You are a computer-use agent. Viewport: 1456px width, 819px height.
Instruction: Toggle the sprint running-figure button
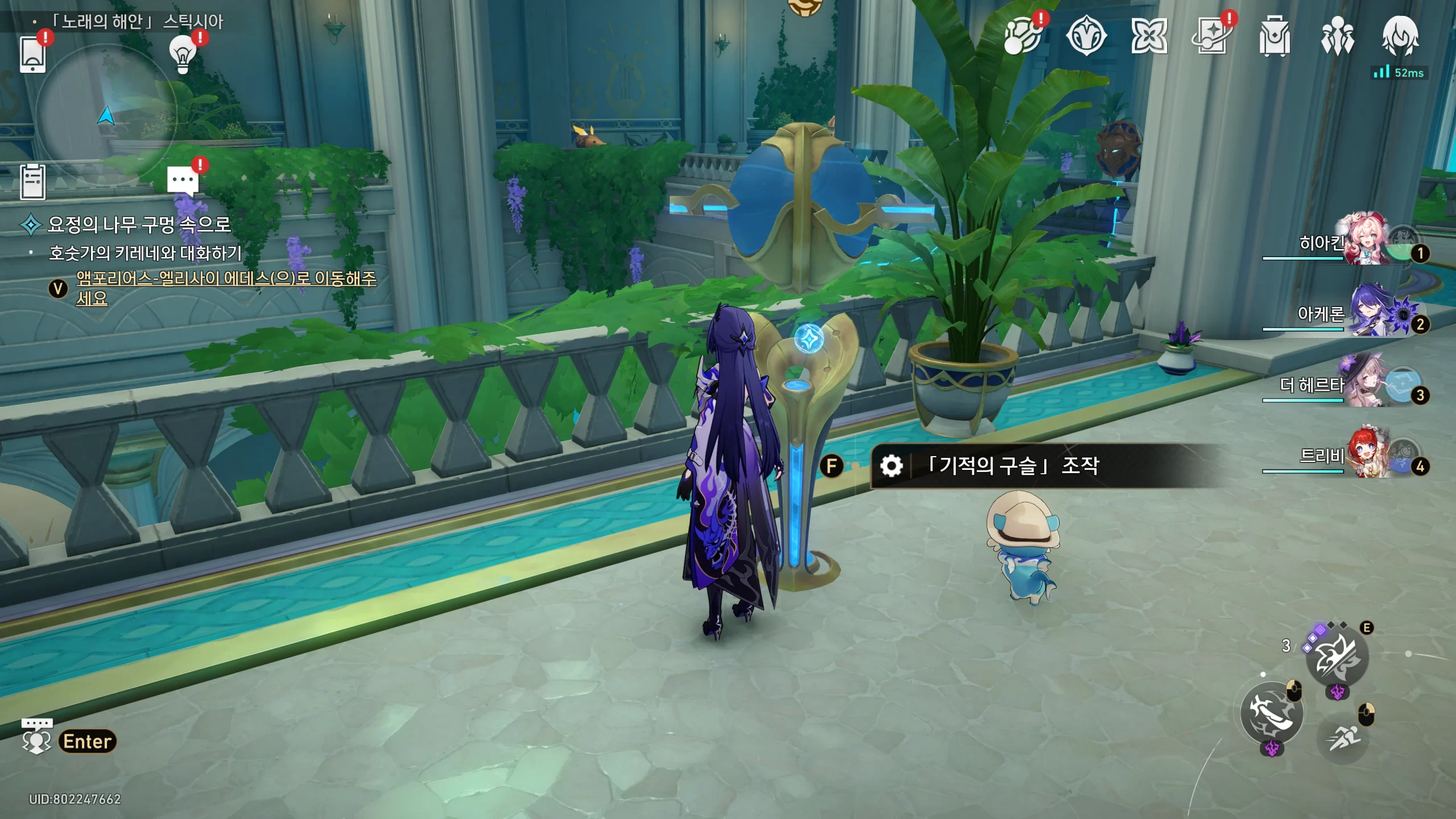click(1343, 738)
